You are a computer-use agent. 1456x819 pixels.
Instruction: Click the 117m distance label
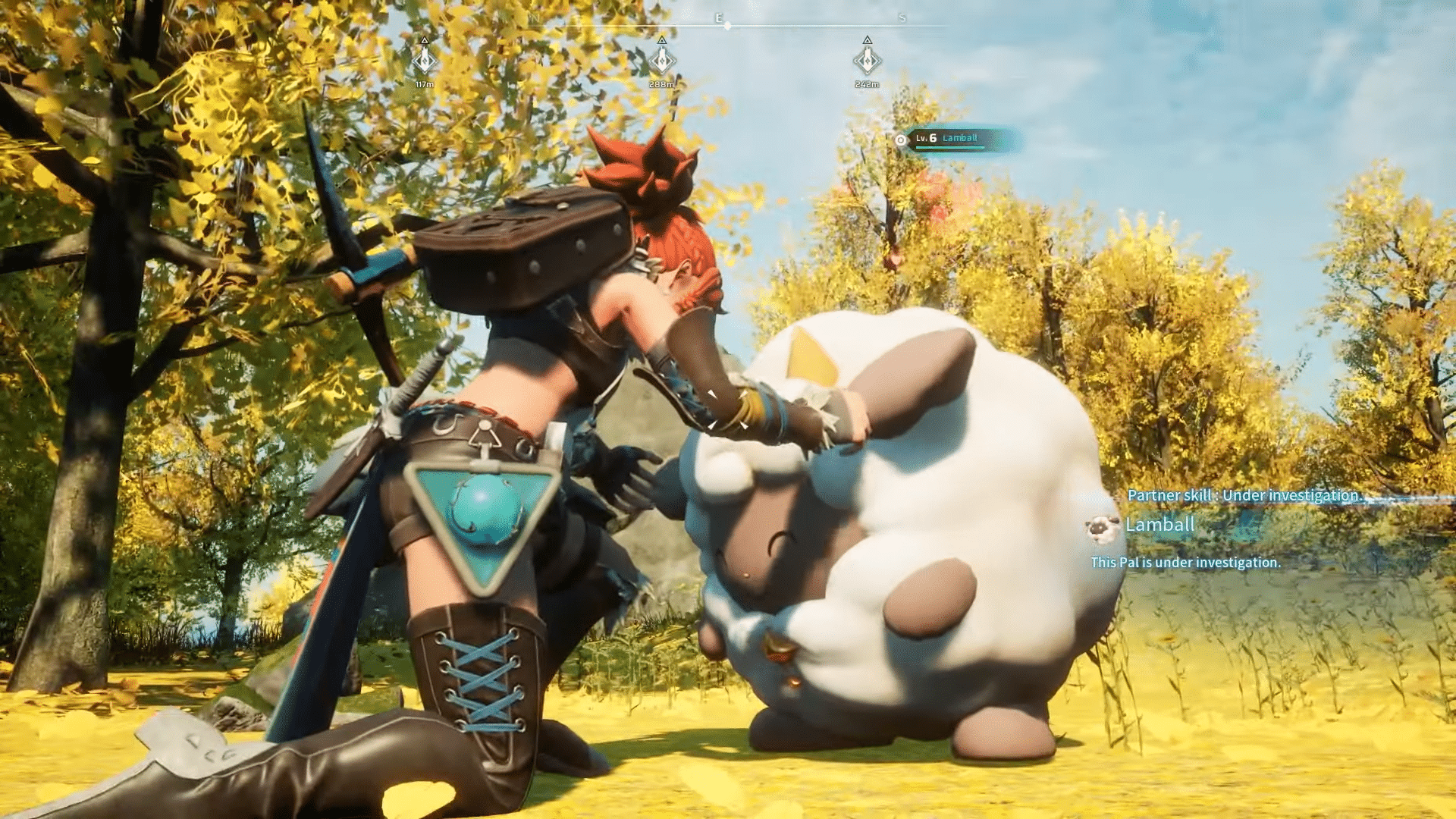[x=425, y=84]
